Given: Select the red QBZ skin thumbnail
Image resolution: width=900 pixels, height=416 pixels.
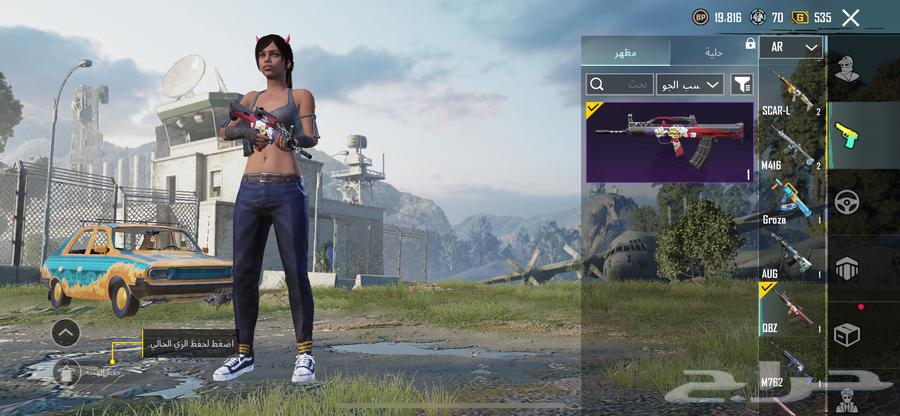Looking at the screenshot, I should click(669, 141).
